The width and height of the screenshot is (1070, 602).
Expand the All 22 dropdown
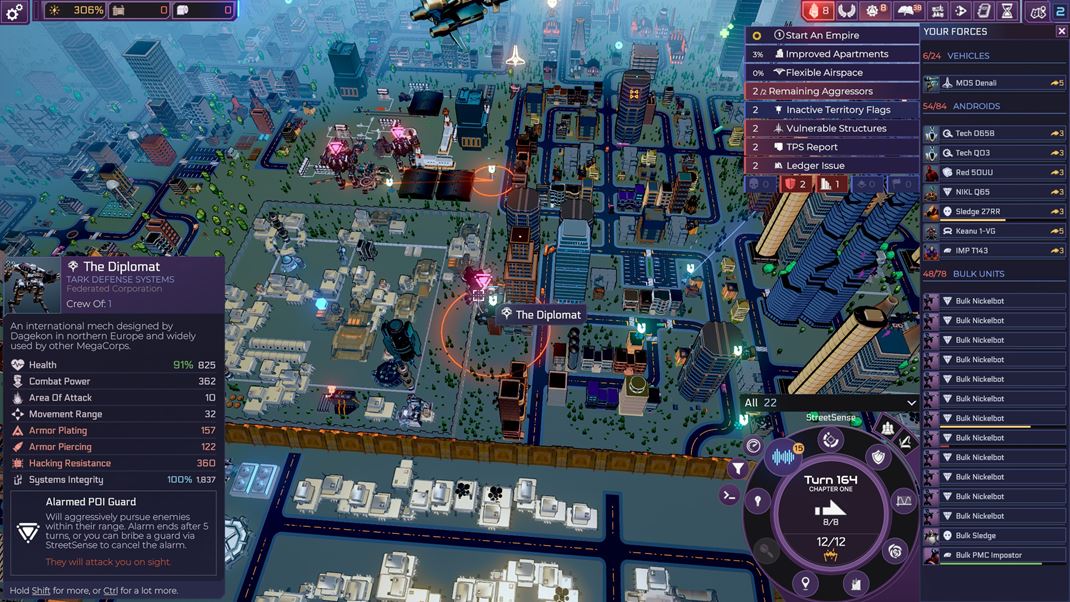point(829,403)
